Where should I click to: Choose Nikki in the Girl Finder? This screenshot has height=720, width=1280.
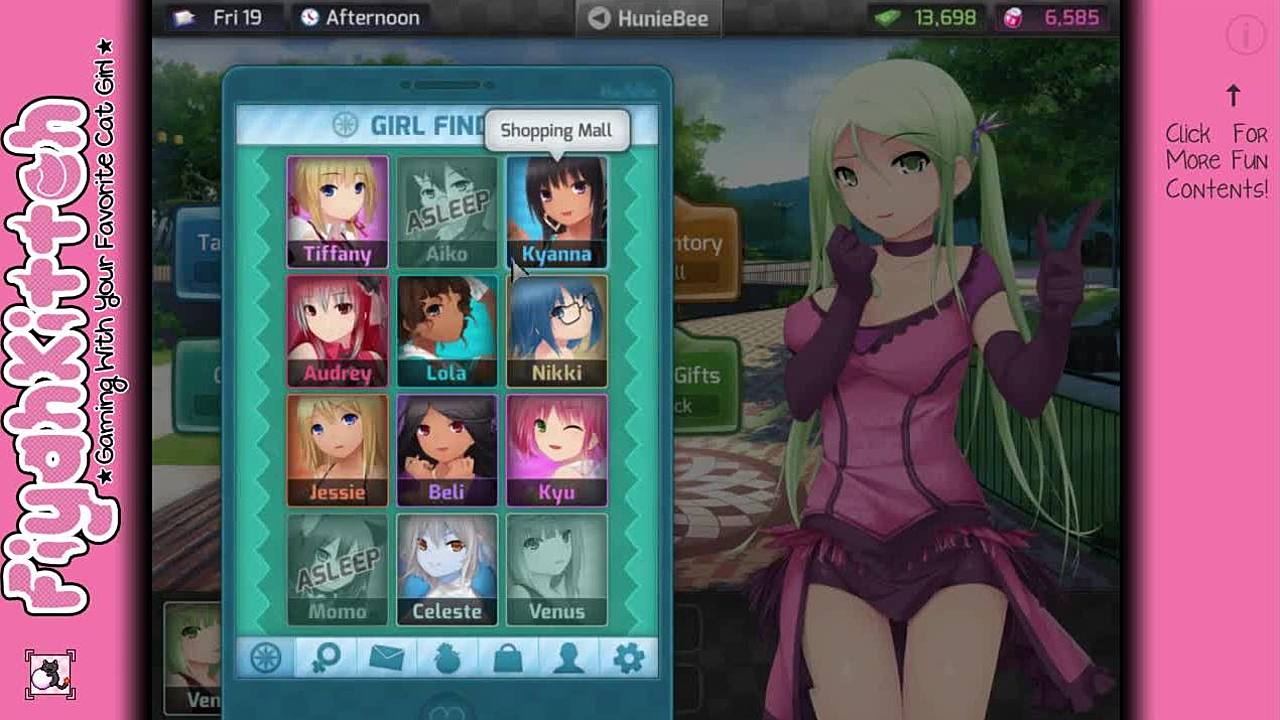(x=556, y=331)
